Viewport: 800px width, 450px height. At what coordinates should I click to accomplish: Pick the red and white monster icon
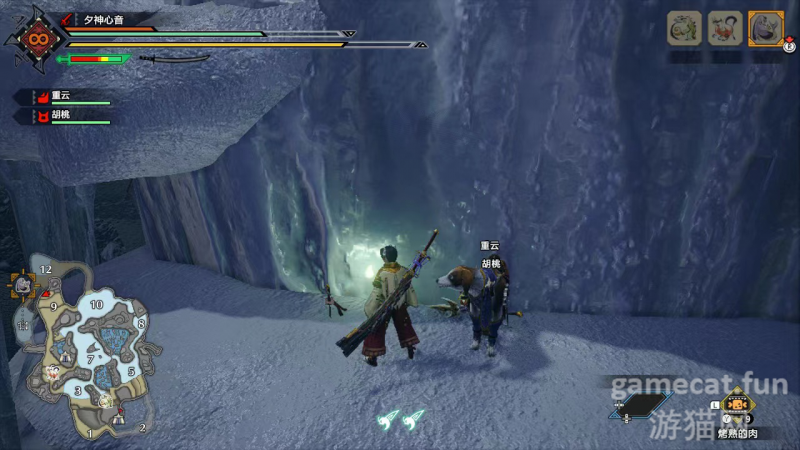click(725, 28)
